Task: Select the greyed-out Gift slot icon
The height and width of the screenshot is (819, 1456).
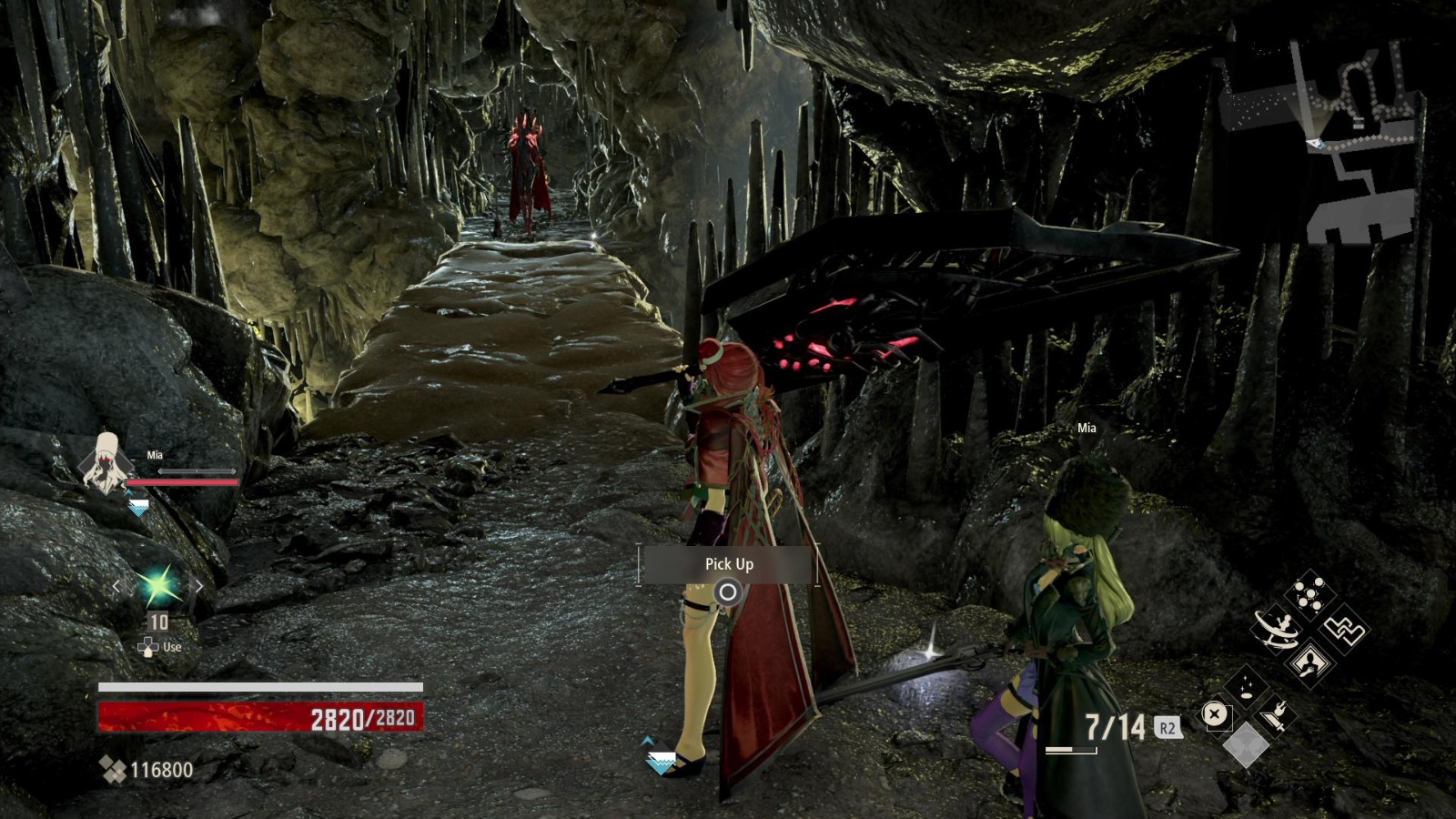Action: point(1245,744)
